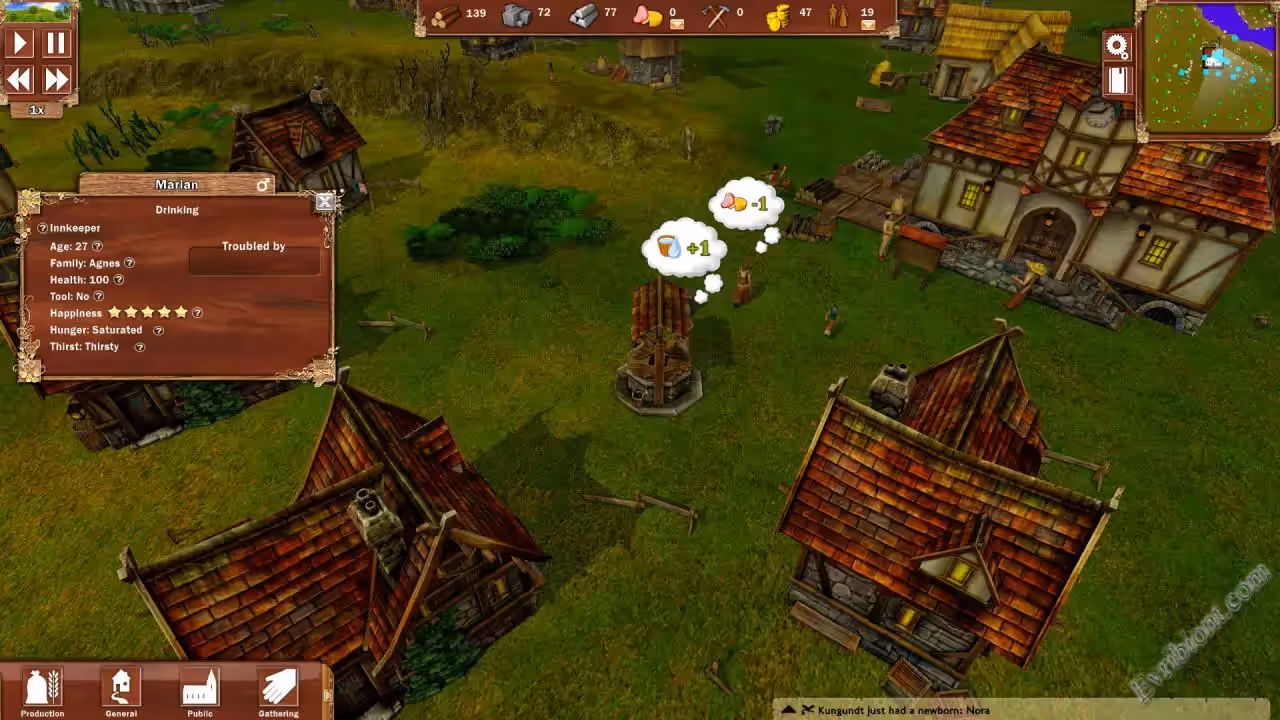Close Marian's villager info panel
The width and height of the screenshot is (1280, 720).
click(x=324, y=202)
